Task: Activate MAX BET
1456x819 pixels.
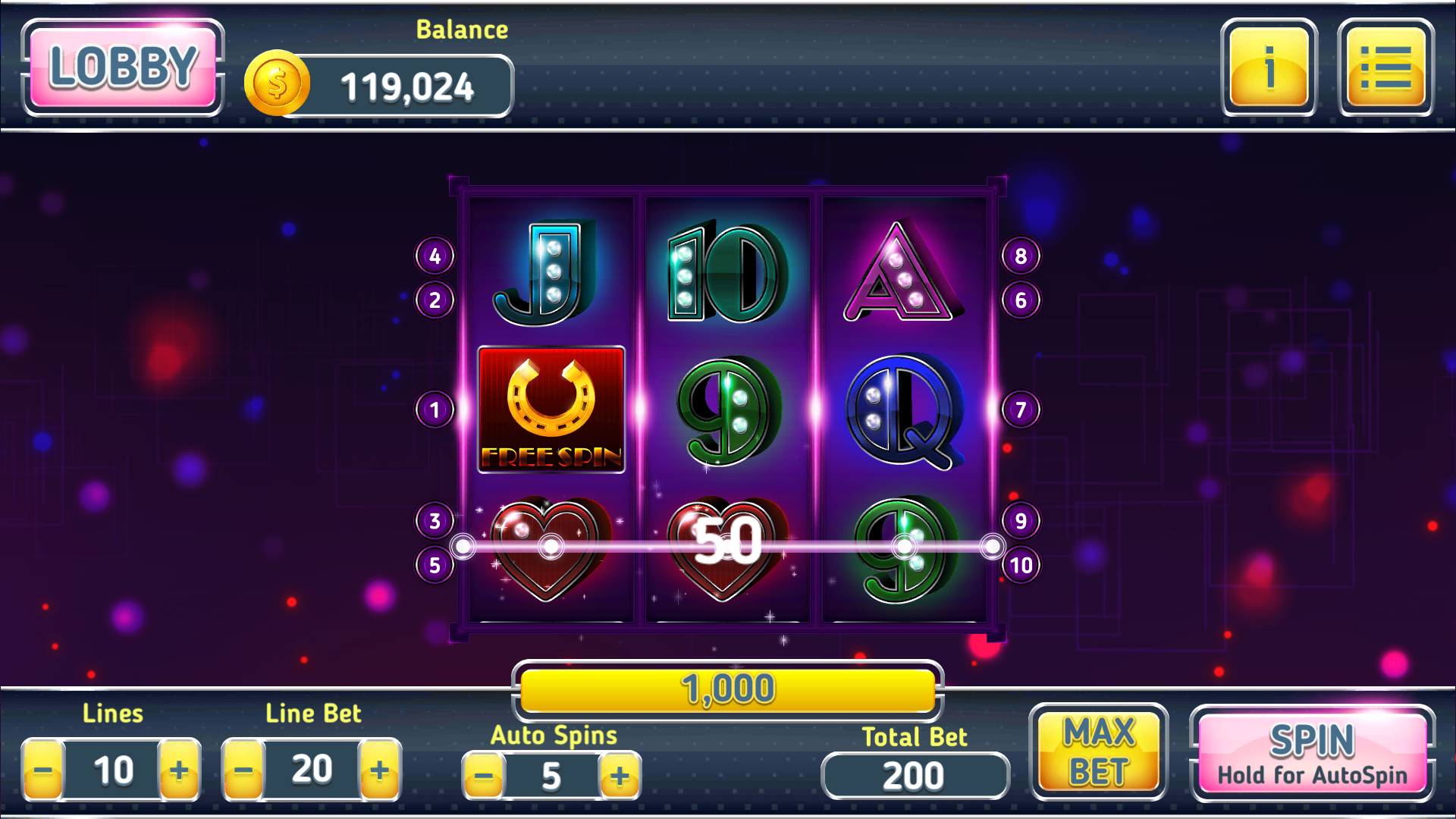Action: (1099, 752)
